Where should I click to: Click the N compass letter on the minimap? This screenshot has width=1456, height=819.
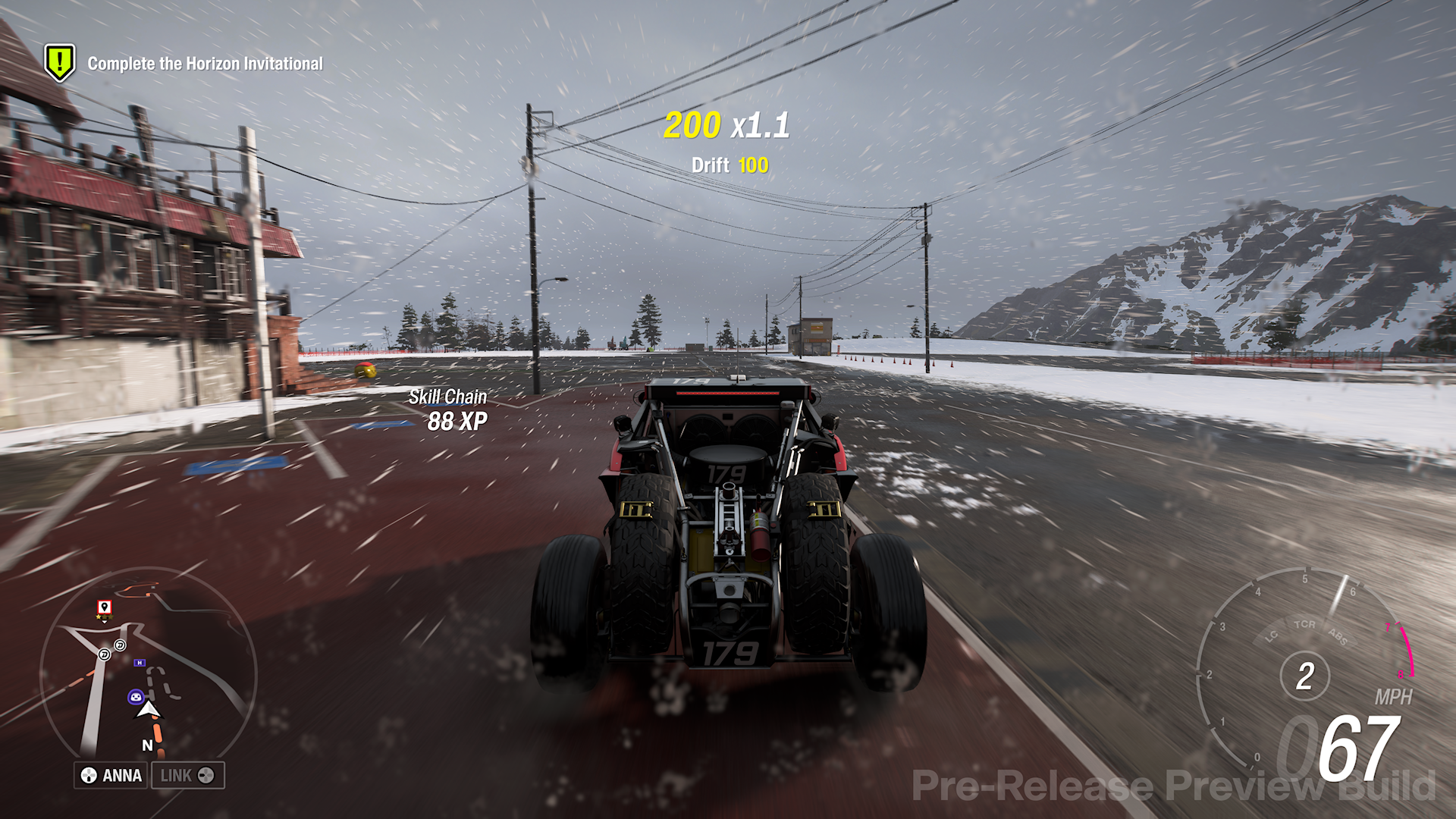click(148, 745)
